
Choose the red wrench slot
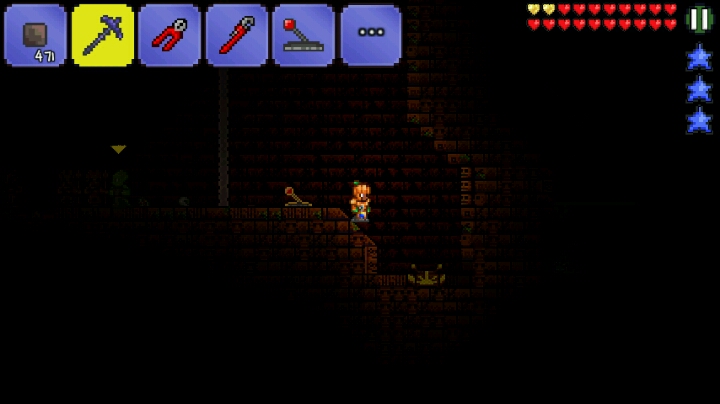click(236, 35)
